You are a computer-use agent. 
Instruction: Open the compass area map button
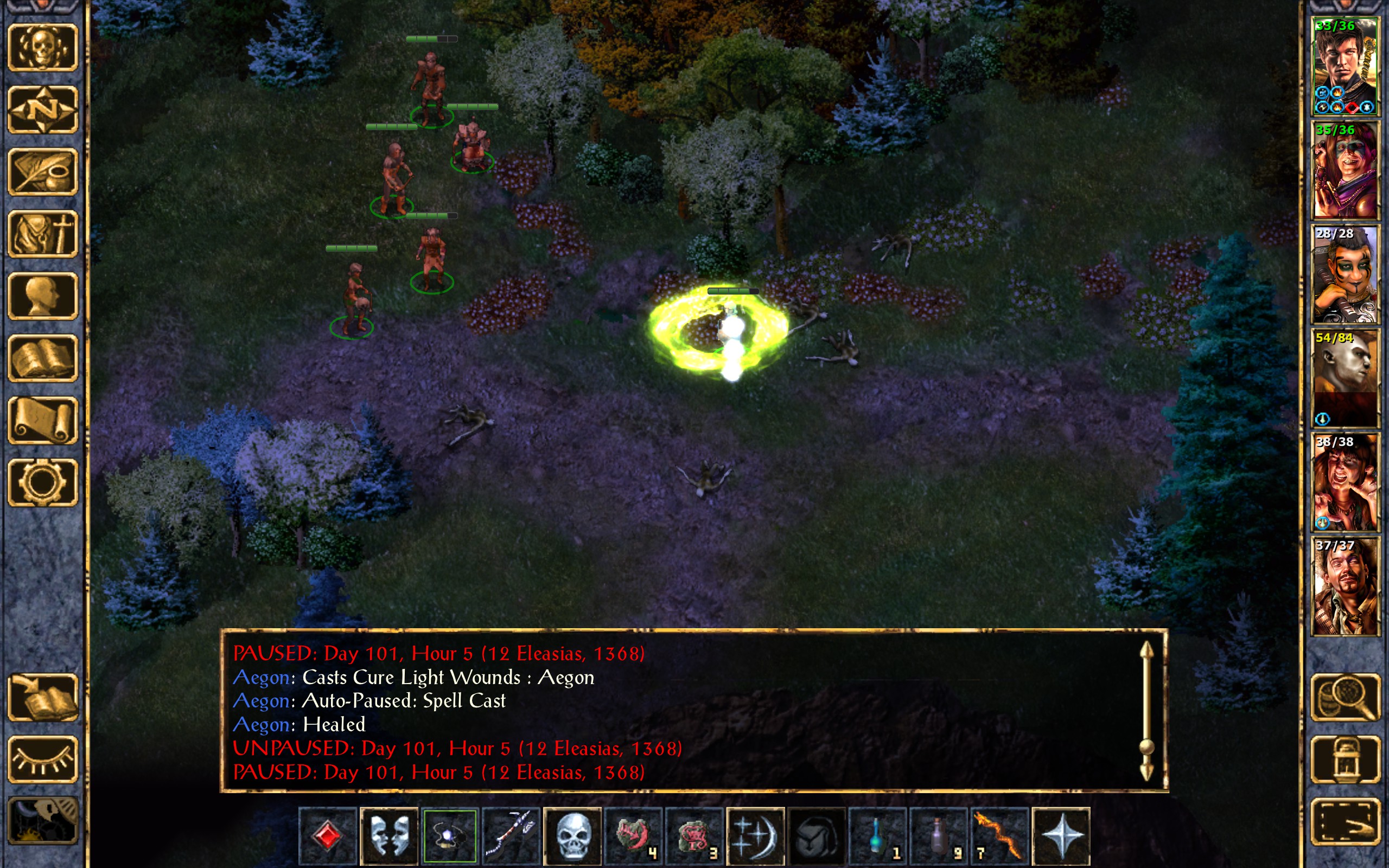point(43,109)
